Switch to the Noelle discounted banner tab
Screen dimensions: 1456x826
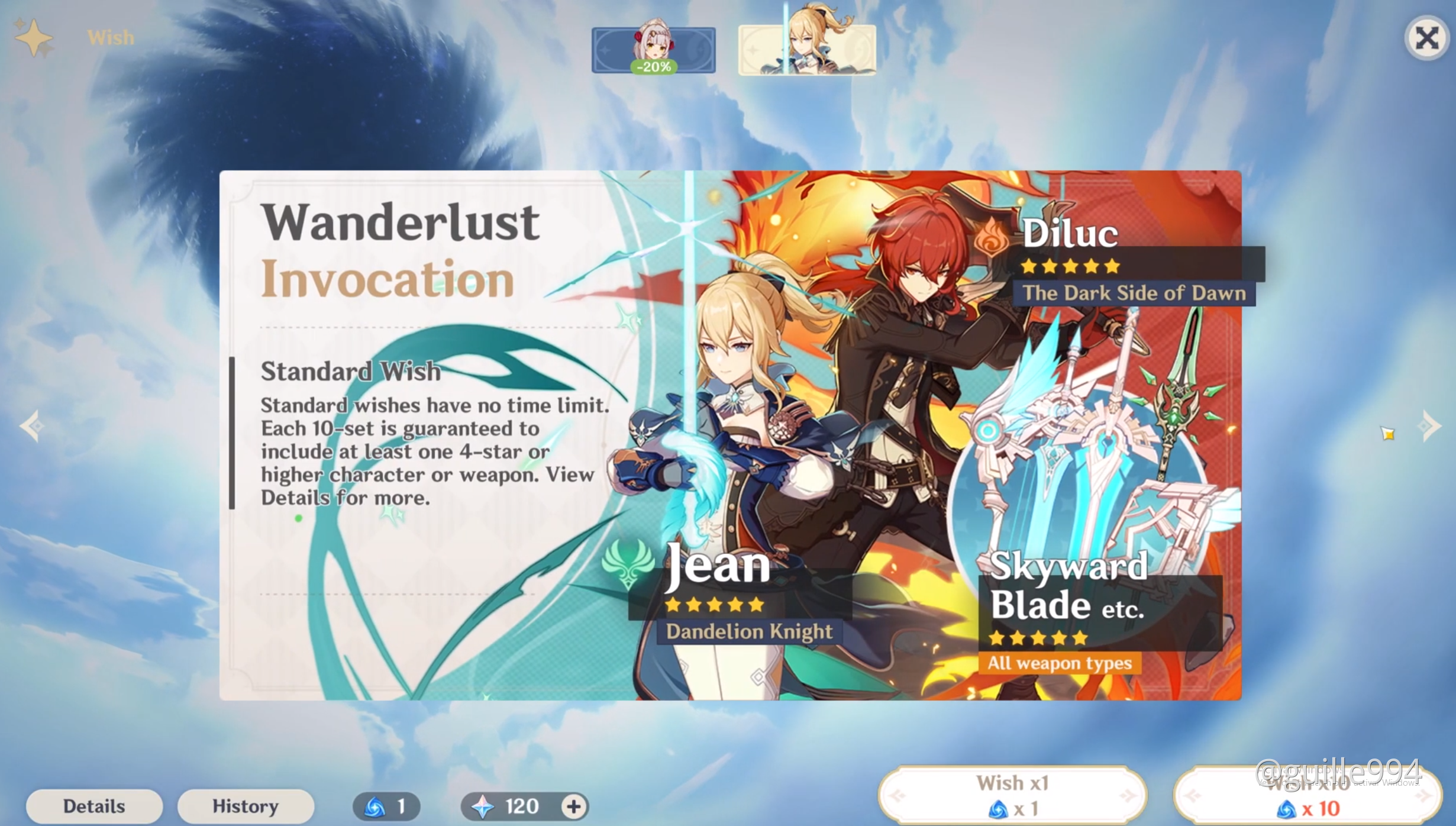(653, 50)
